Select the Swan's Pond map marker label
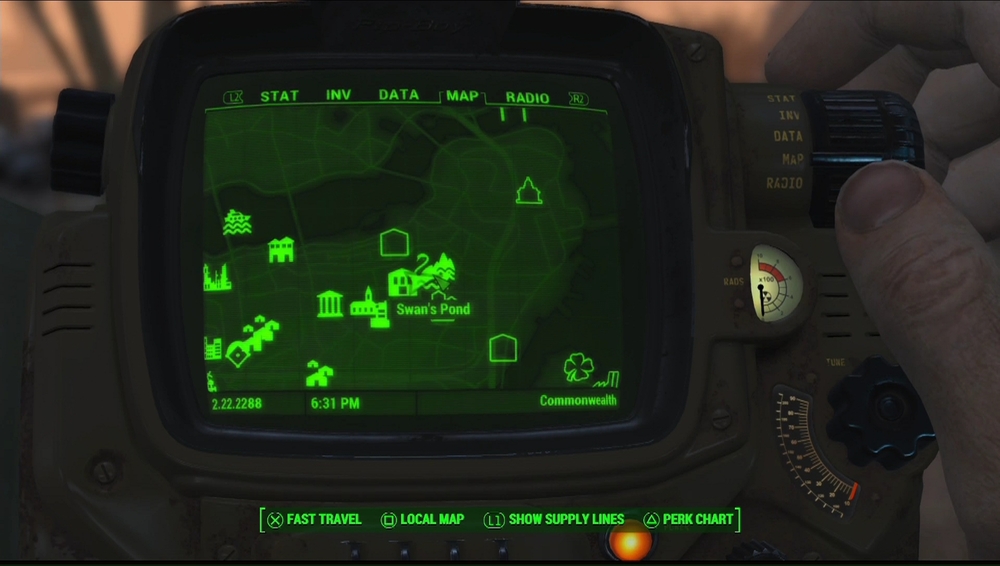The image size is (1000, 566). (x=433, y=310)
